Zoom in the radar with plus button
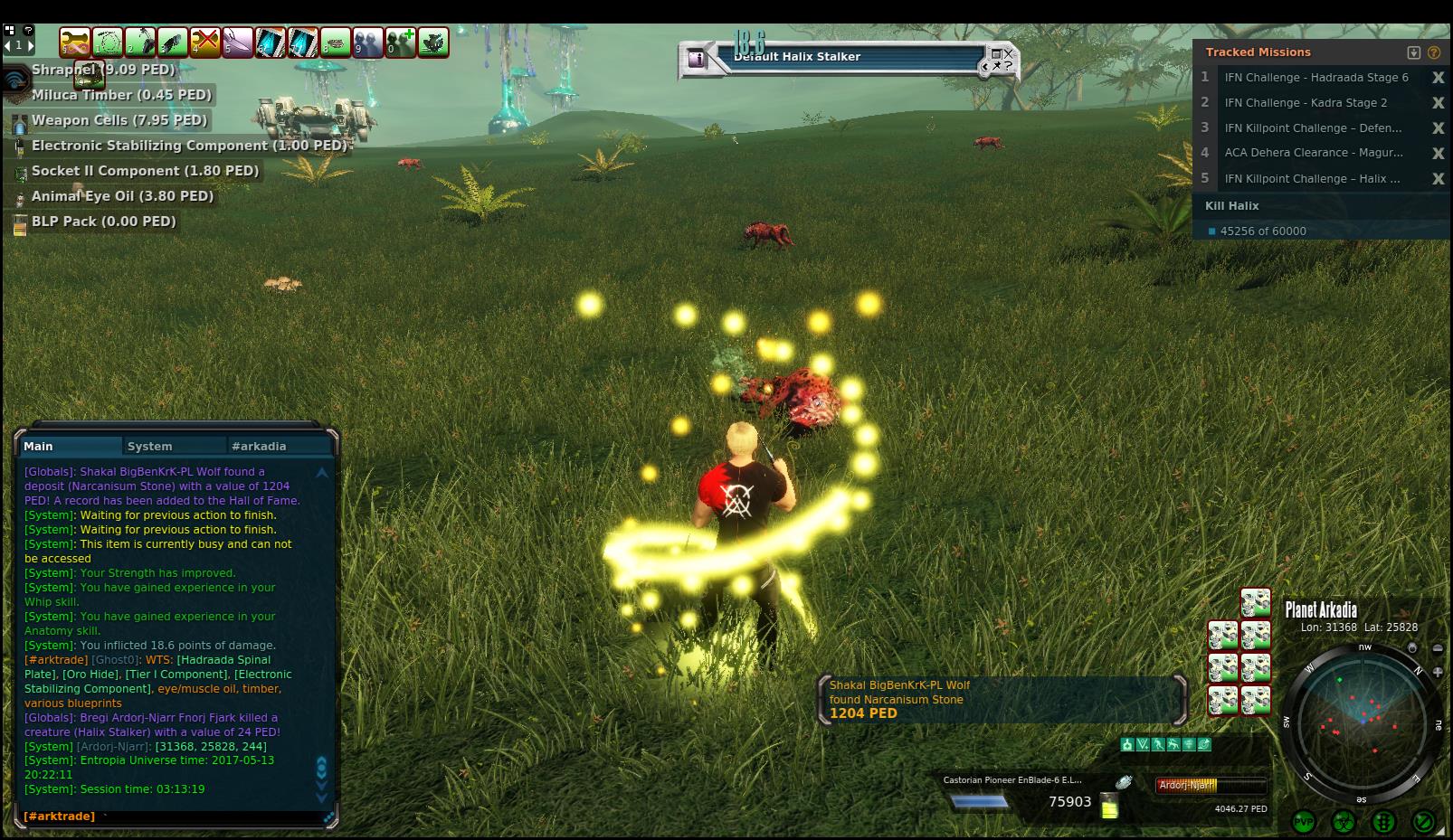 [x=1438, y=672]
